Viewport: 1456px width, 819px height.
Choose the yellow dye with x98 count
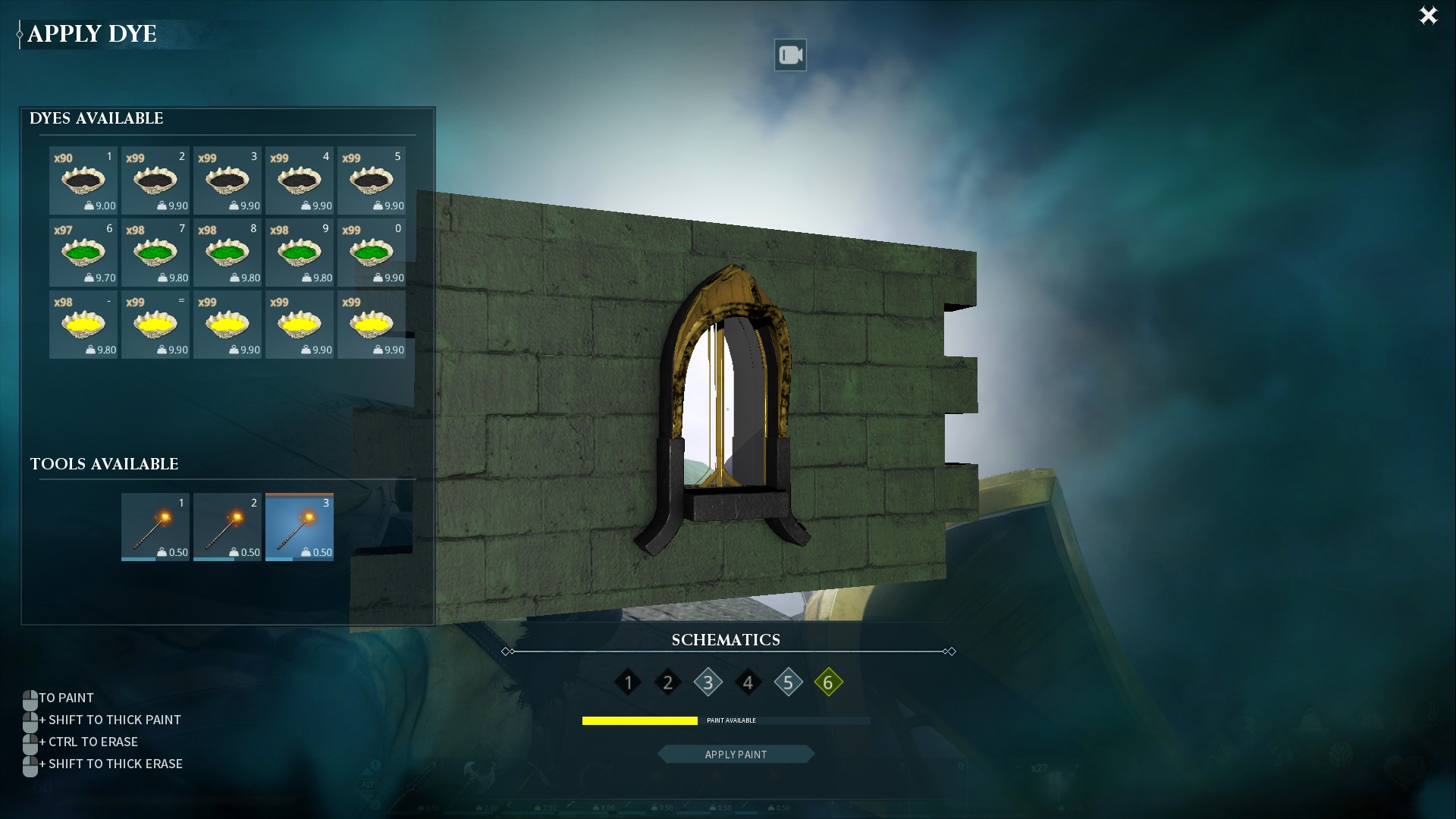pos(83,325)
